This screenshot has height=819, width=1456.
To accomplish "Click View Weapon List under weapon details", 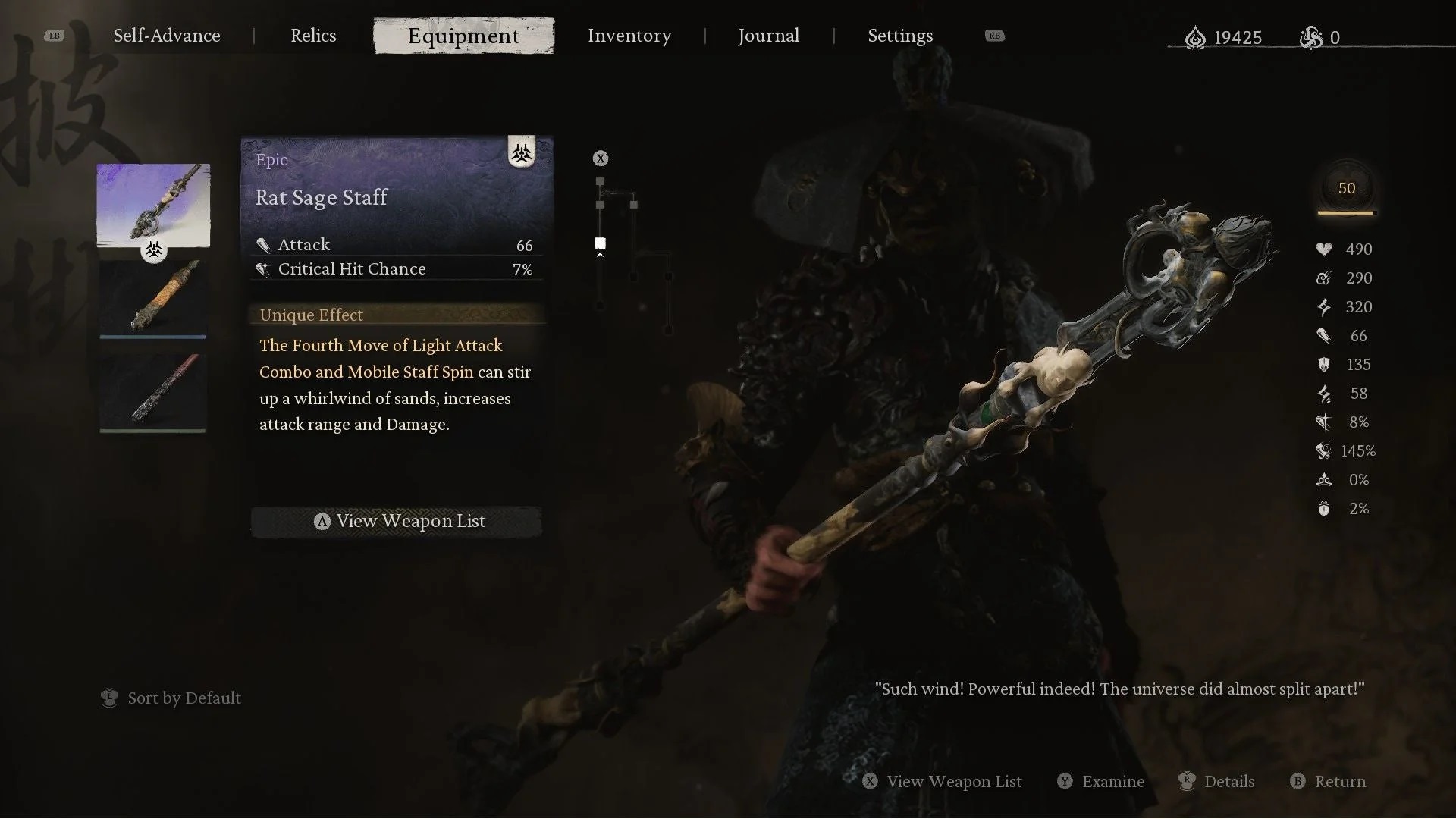I will [397, 522].
